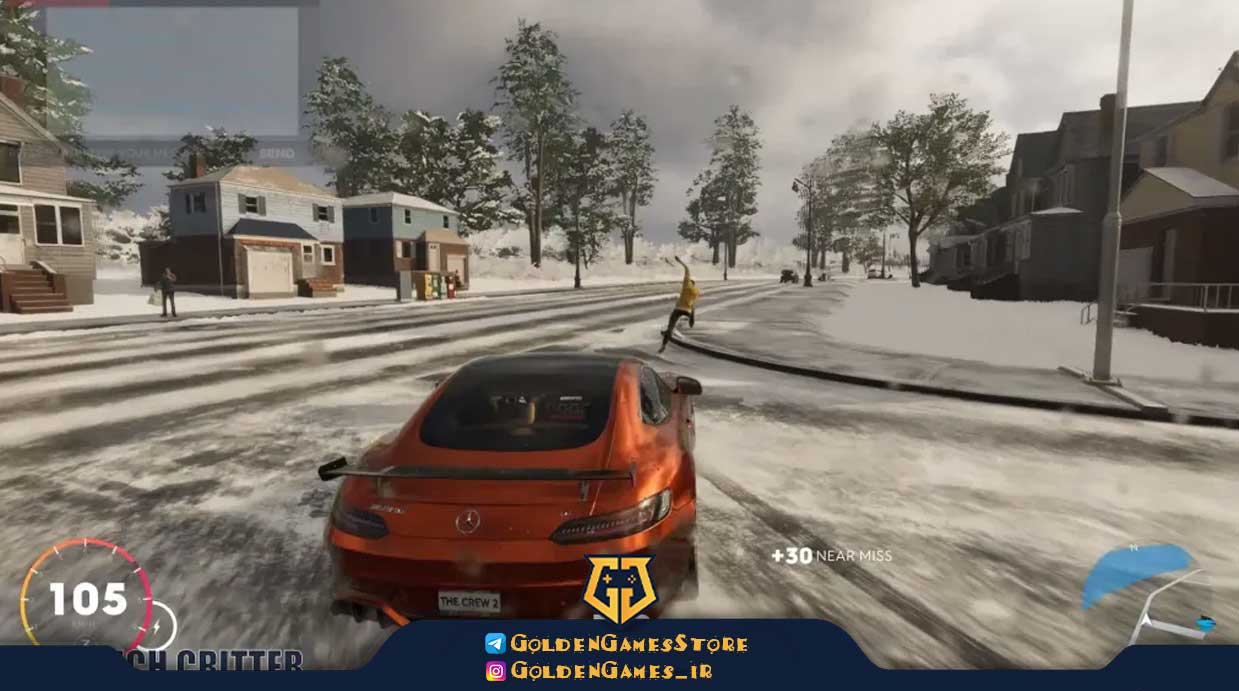Viewport: 1239px width, 691px height.
Task: Click the faded SEND chat button
Action: tap(277, 153)
